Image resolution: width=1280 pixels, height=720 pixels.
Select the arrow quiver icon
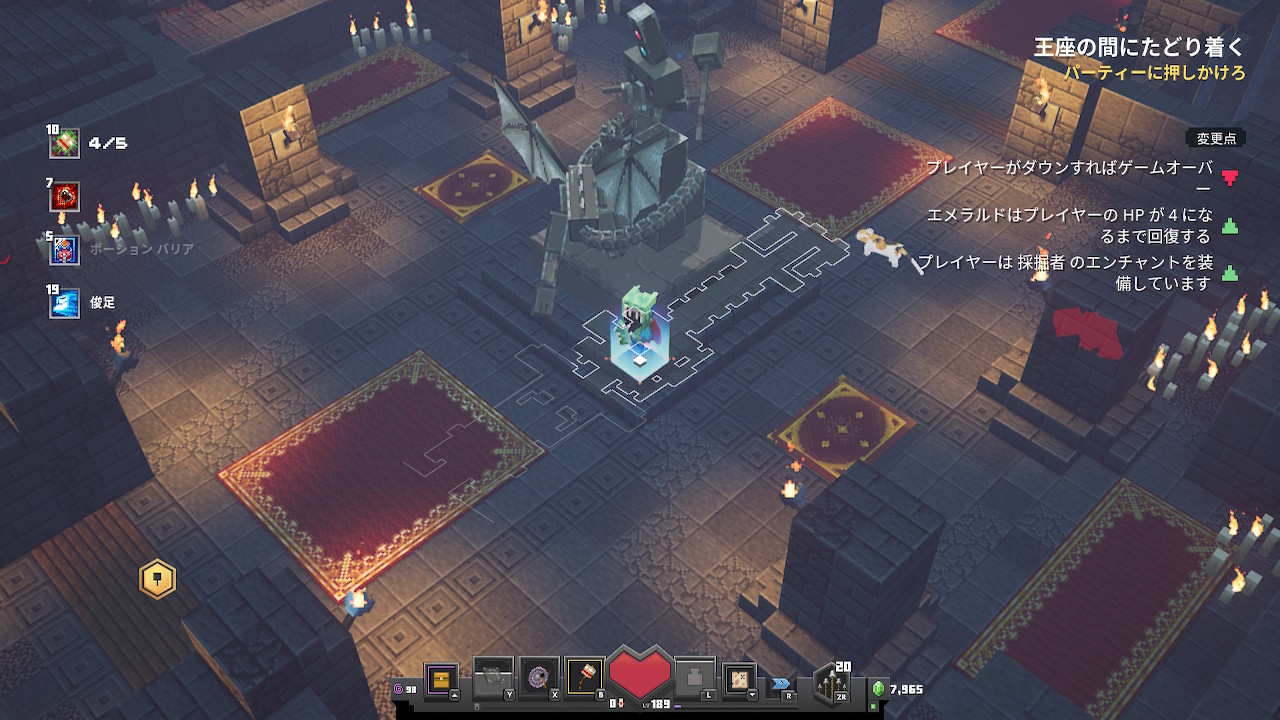coord(832,683)
